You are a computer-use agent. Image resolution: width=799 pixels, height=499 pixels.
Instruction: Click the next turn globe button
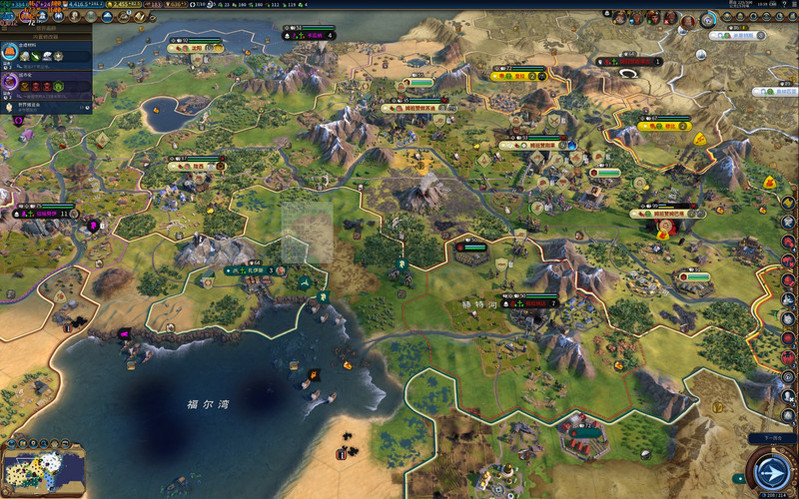point(771,472)
